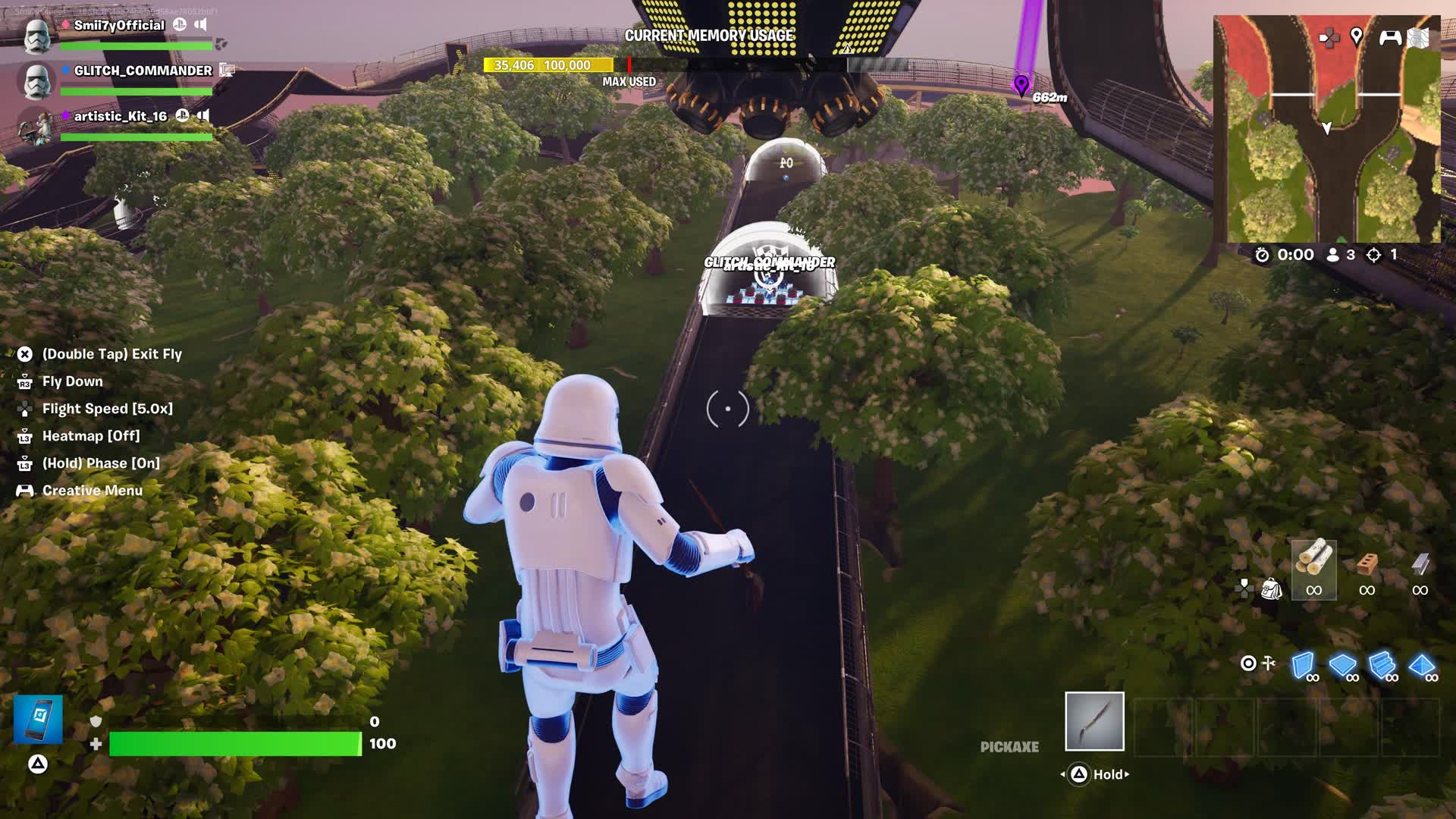Click the Flight Speed 5.0x control
Viewport: 1456px width, 819px height.
(108, 408)
